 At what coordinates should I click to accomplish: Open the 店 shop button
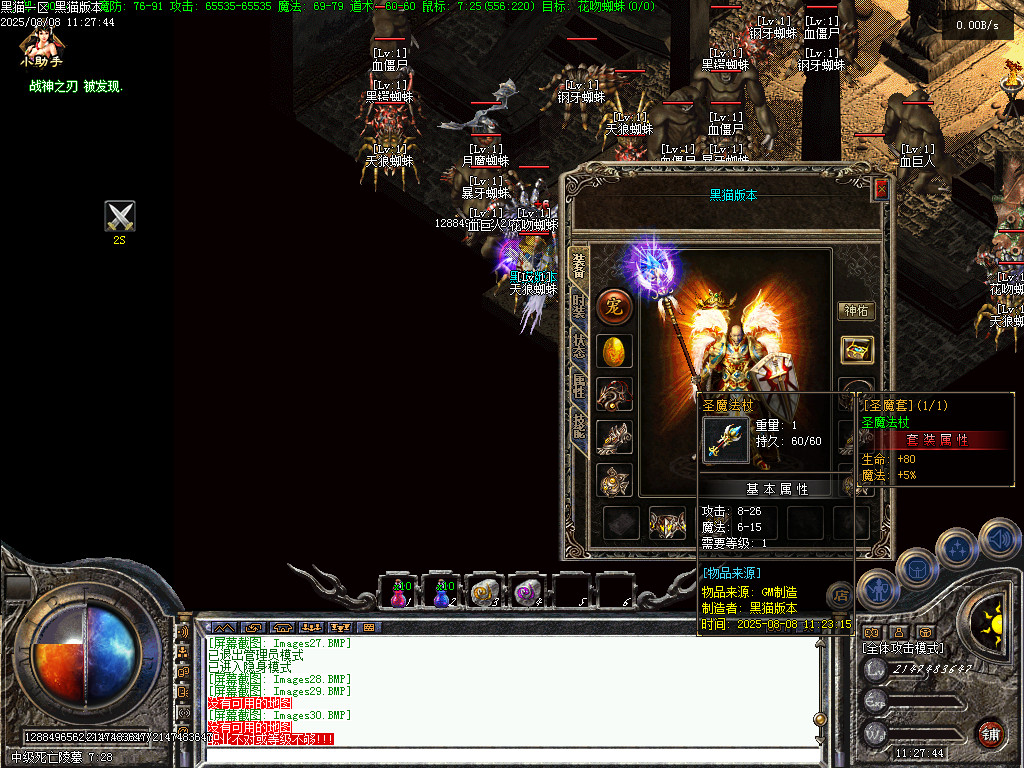pyautogui.click(x=841, y=596)
